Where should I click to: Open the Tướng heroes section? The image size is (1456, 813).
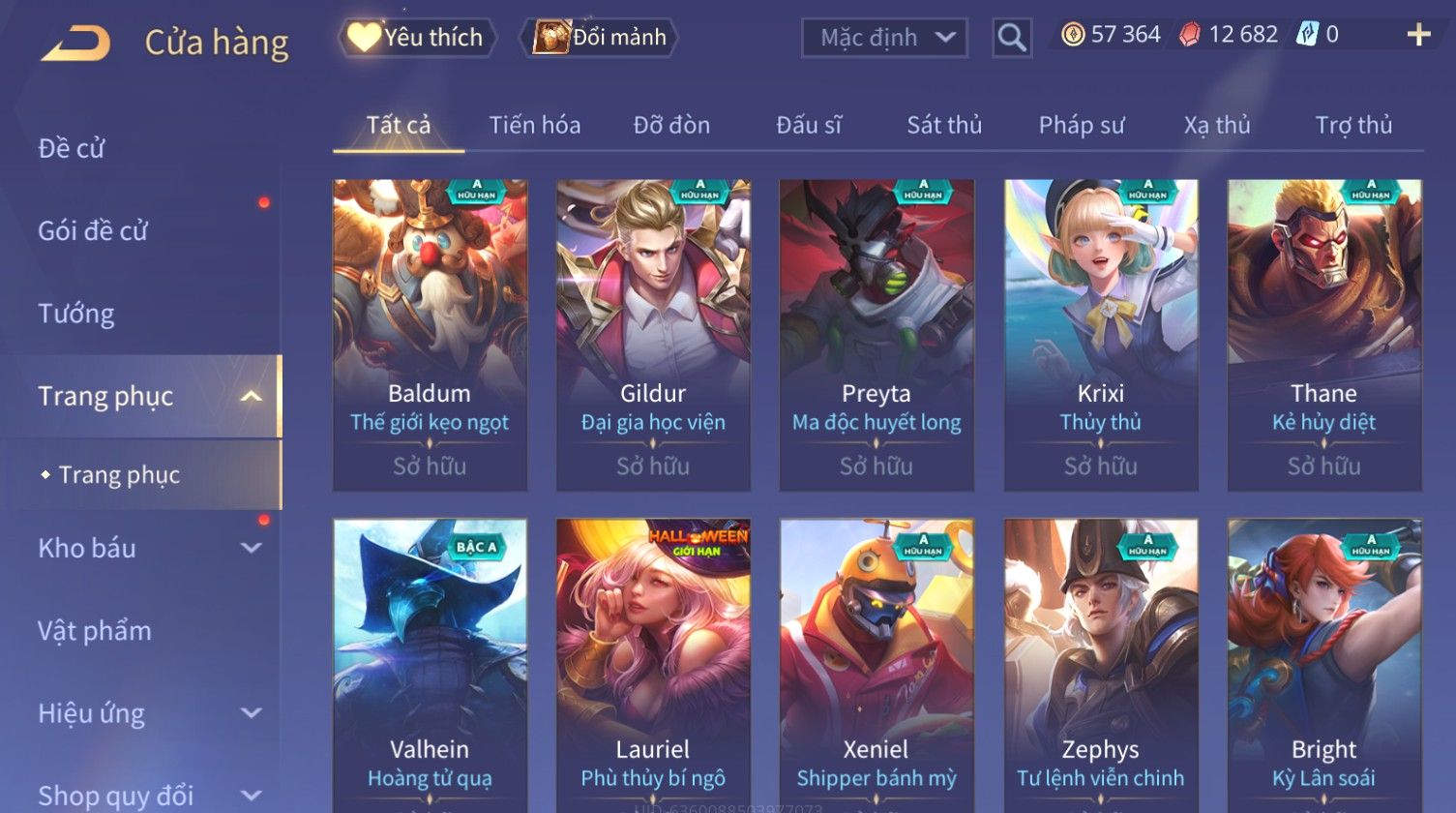(76, 314)
